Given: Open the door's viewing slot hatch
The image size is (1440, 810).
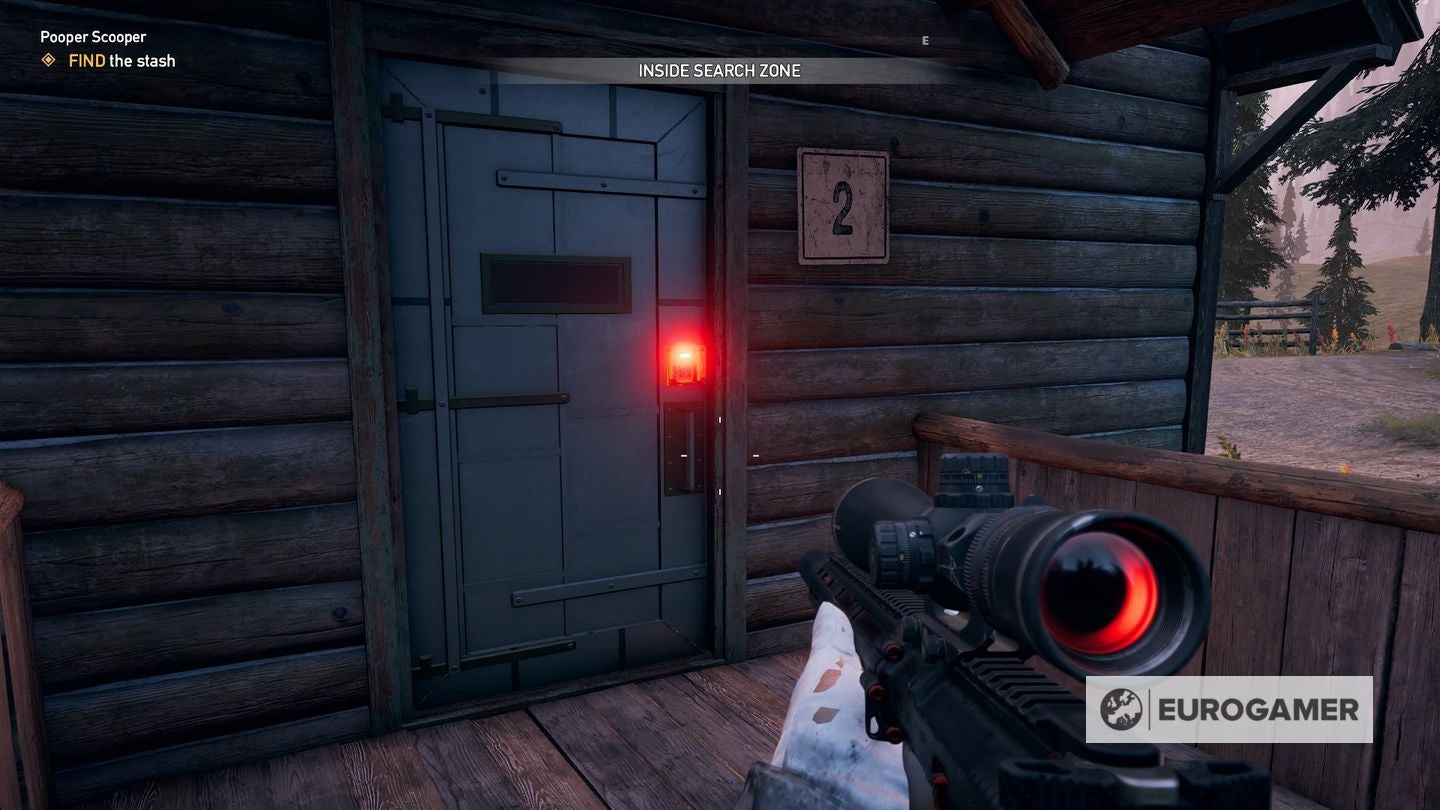Looking at the screenshot, I should [556, 282].
